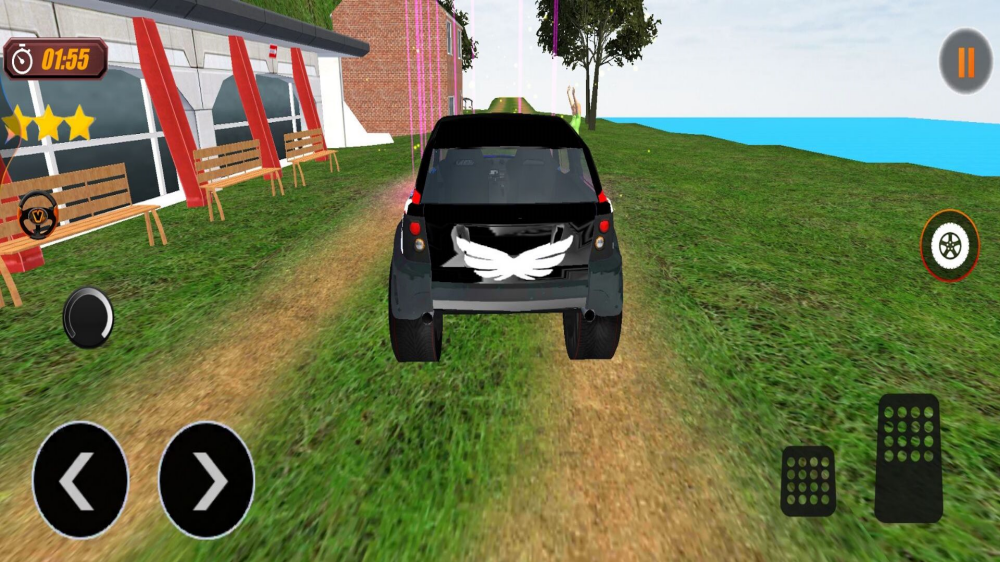Click the round black knob button
This screenshot has height=562, width=1000.
click(x=88, y=317)
